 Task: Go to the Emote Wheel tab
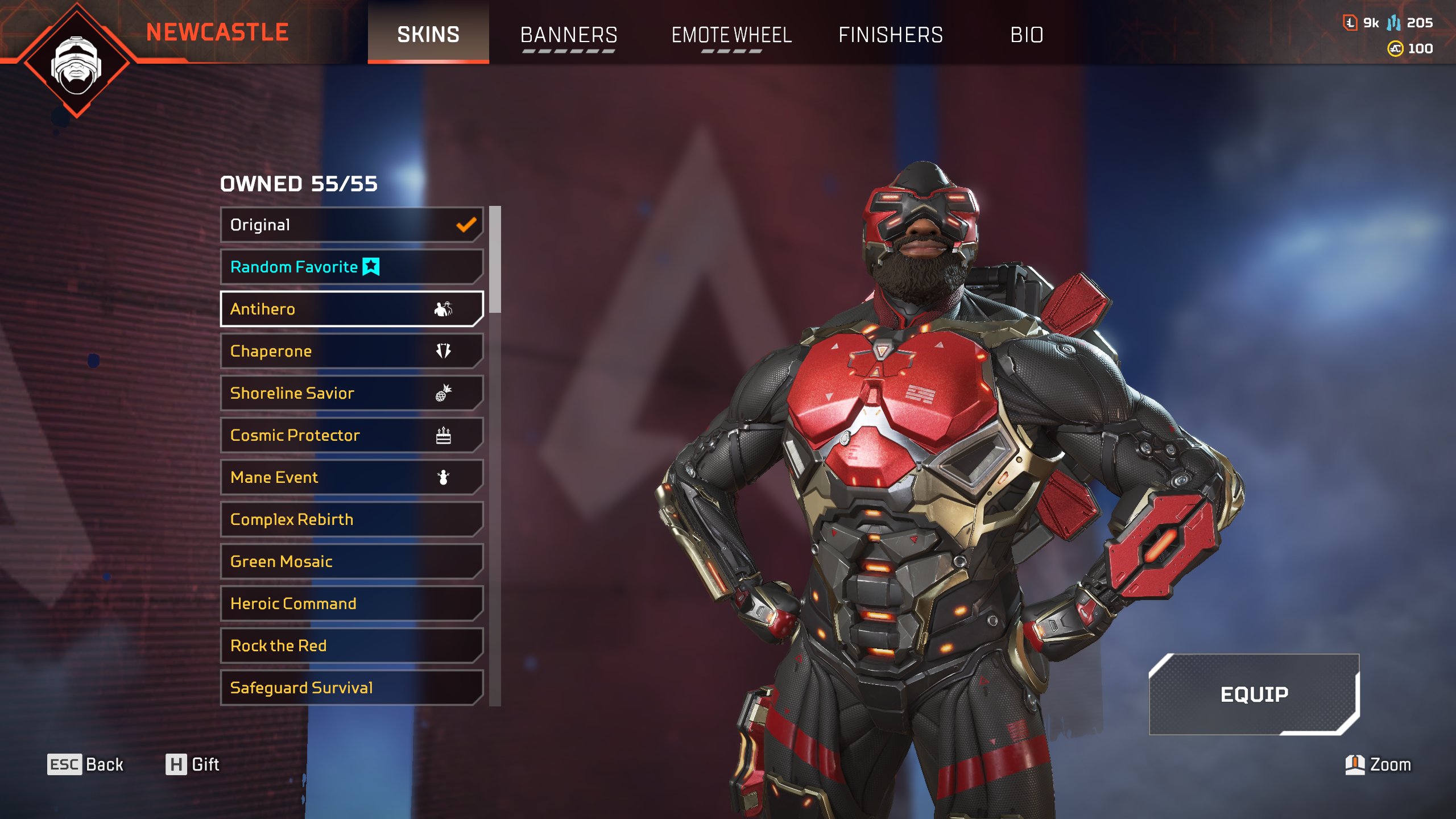click(x=731, y=35)
